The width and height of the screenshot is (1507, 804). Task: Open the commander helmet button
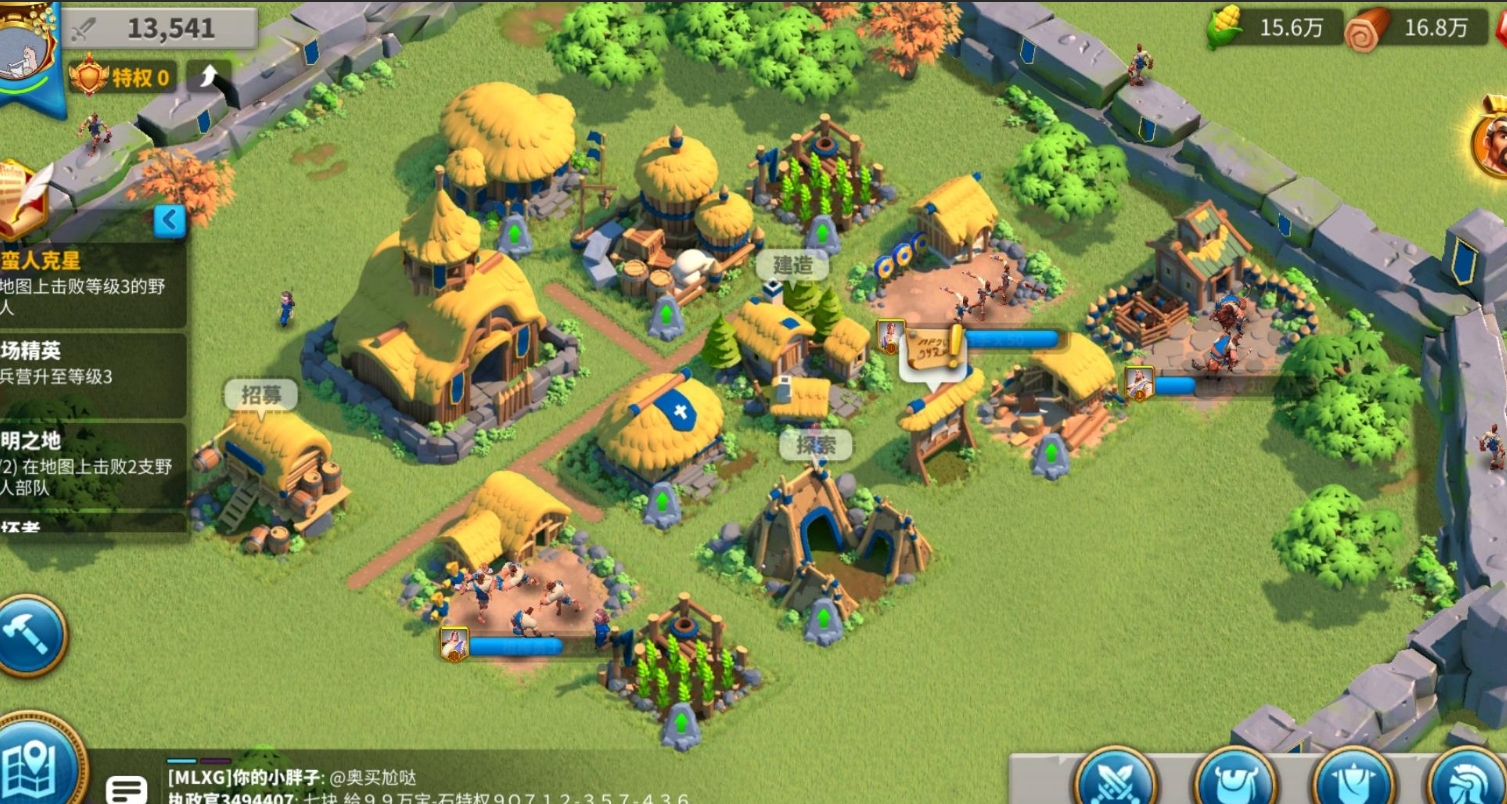click(1470, 780)
